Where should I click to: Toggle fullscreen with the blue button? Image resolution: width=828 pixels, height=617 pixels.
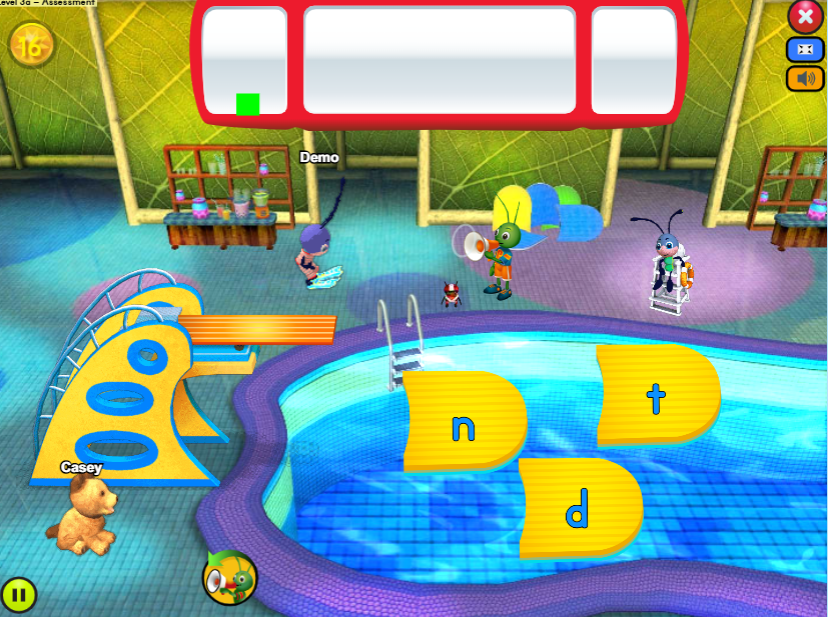tap(805, 49)
